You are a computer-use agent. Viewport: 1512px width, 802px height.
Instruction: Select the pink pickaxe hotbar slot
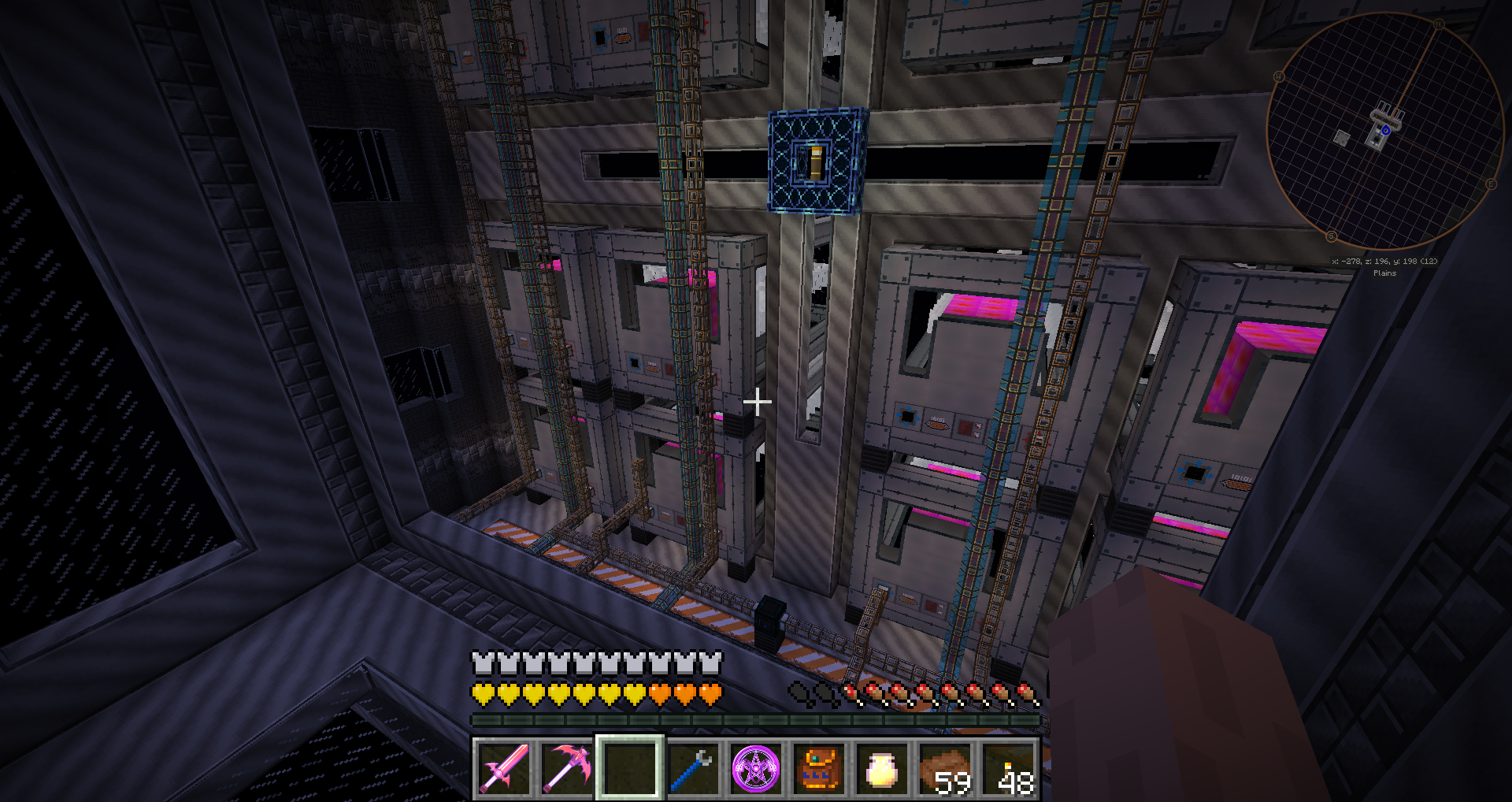coord(567,768)
